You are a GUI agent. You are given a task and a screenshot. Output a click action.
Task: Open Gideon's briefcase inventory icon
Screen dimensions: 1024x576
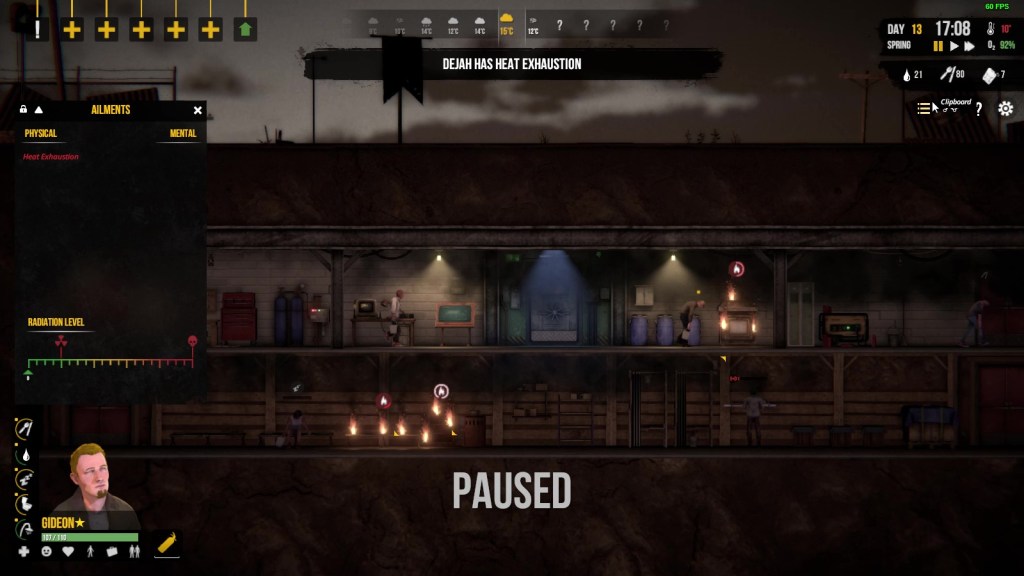pos(112,551)
